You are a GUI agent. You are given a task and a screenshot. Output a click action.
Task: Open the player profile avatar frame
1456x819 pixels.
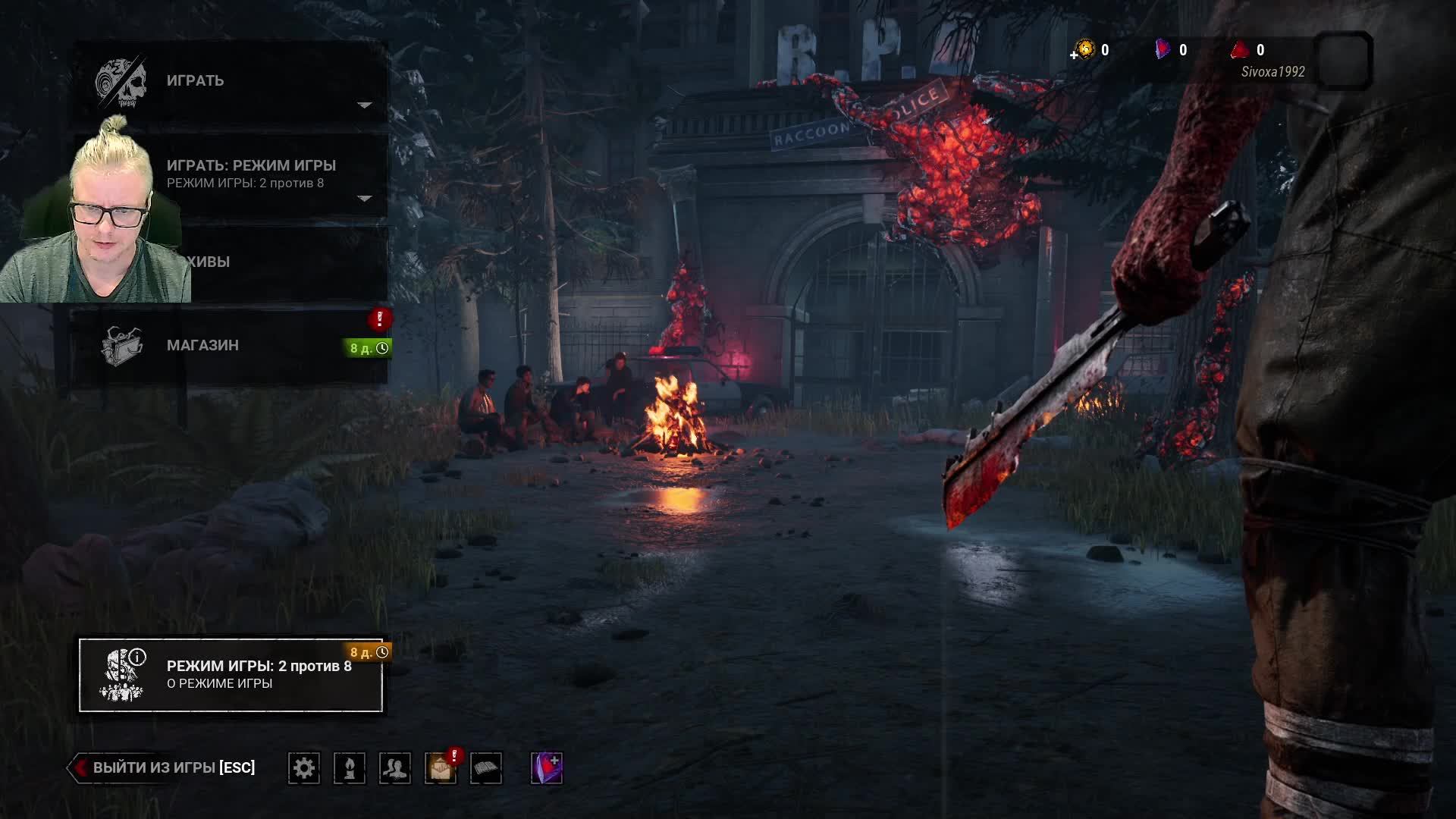(1343, 61)
